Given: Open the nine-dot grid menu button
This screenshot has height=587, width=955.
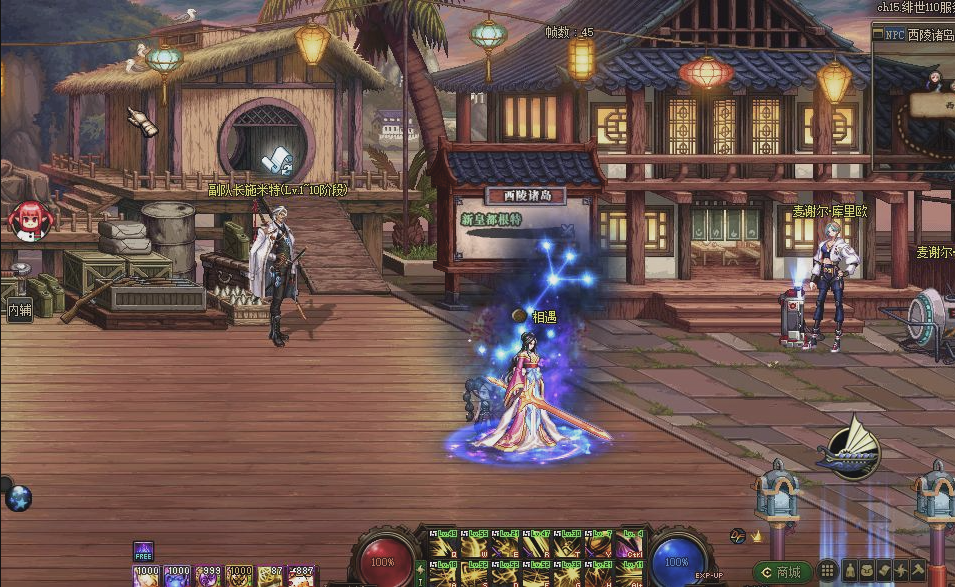Looking at the screenshot, I should coord(827,572).
